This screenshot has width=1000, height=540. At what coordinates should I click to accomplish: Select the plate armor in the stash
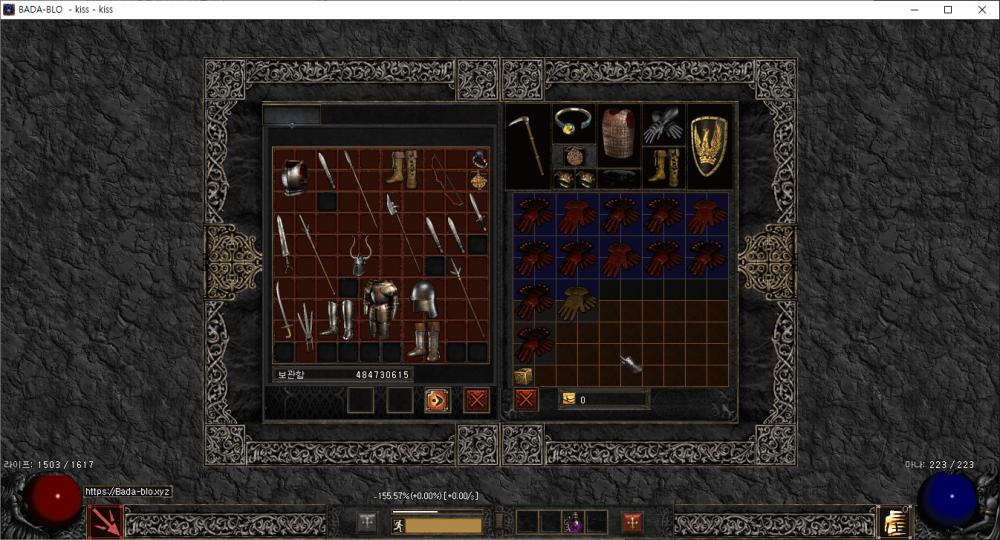[380, 308]
